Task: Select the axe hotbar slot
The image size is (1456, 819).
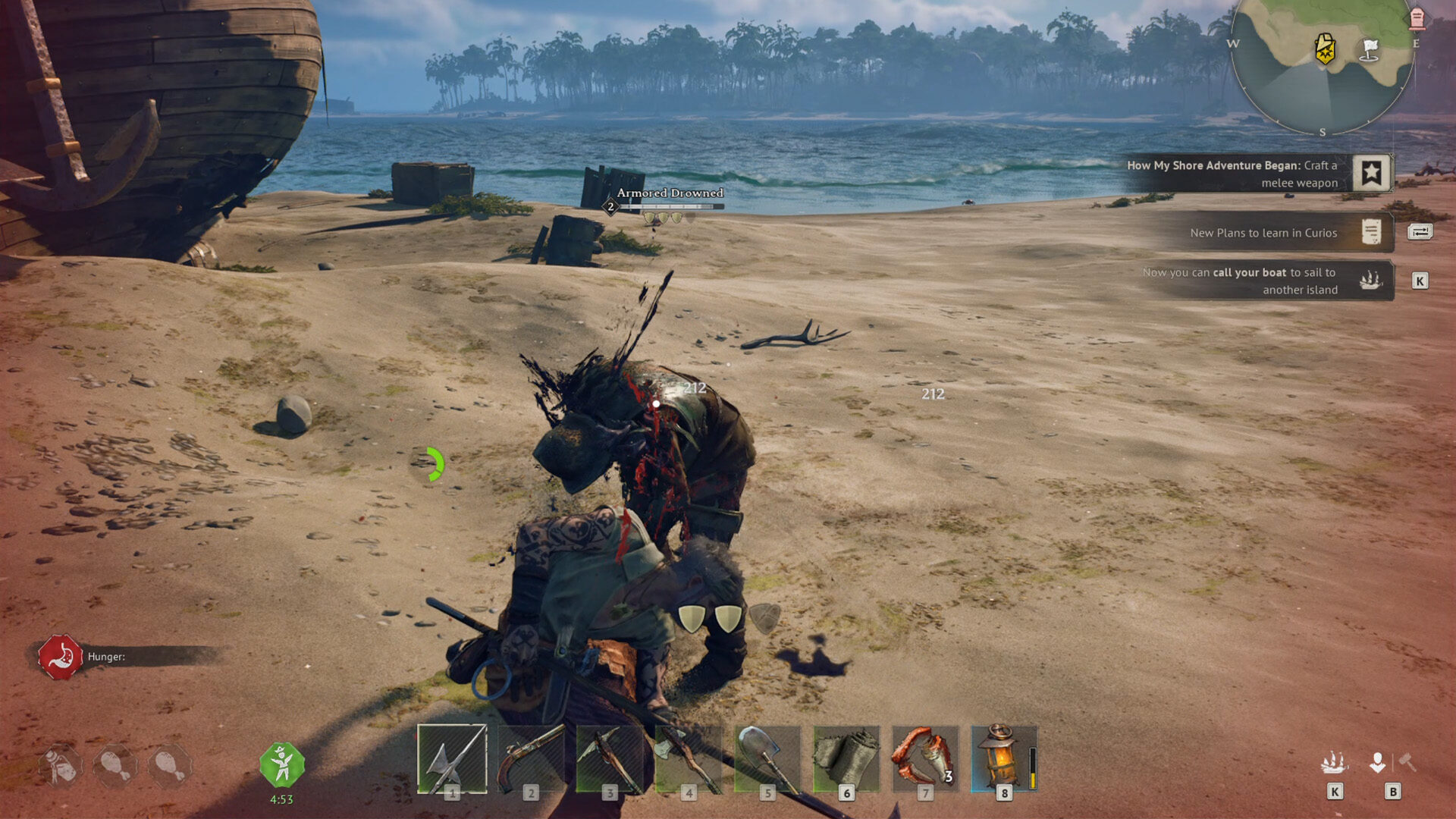Action: click(689, 758)
